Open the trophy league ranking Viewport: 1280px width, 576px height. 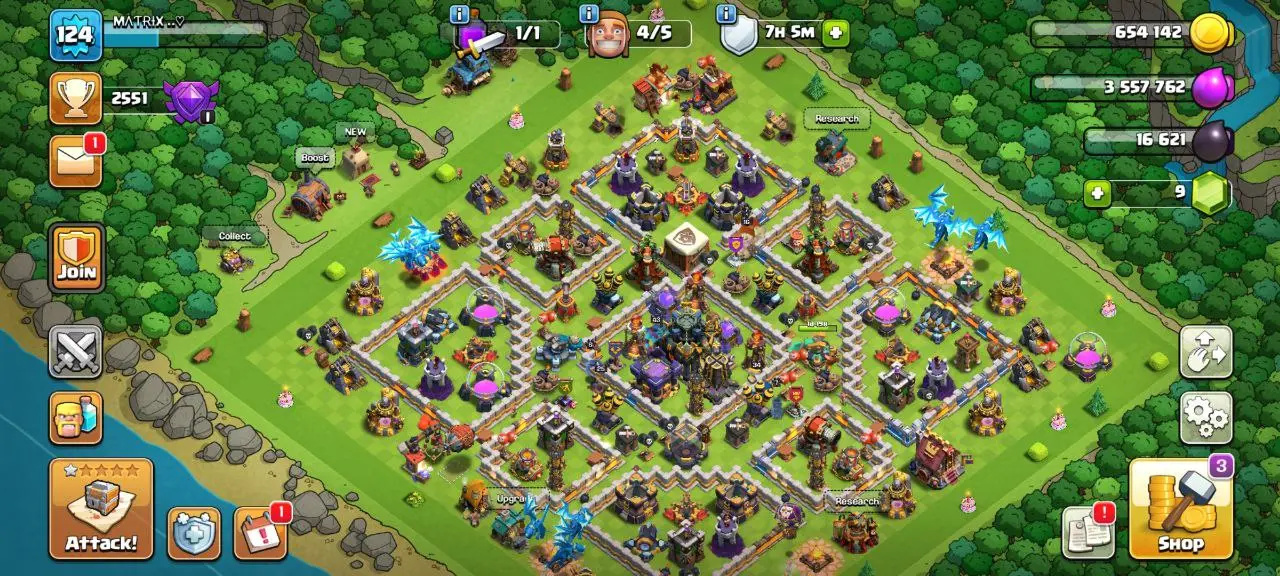(x=76, y=98)
